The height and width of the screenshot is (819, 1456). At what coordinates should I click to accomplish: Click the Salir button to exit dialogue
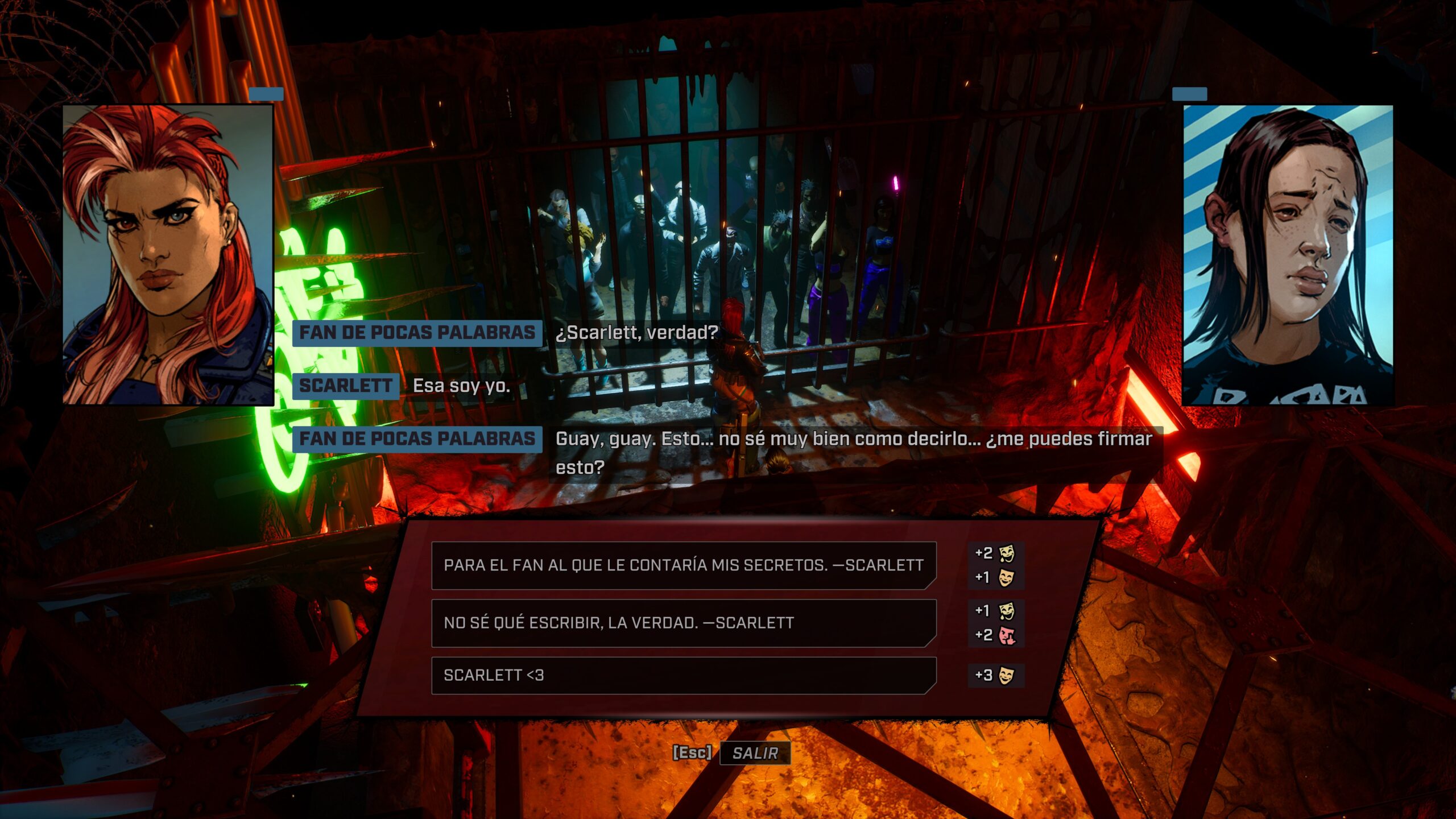[755, 753]
